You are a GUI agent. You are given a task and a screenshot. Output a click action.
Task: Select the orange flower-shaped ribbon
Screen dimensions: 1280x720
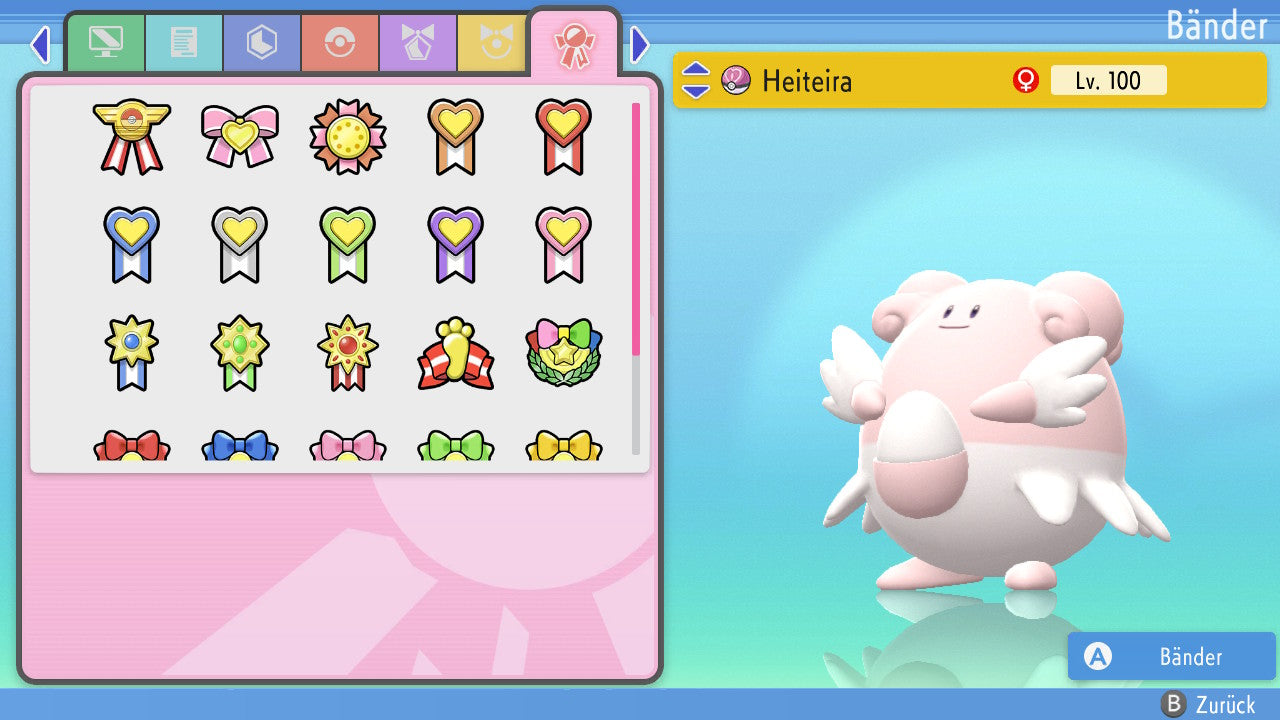coord(348,136)
